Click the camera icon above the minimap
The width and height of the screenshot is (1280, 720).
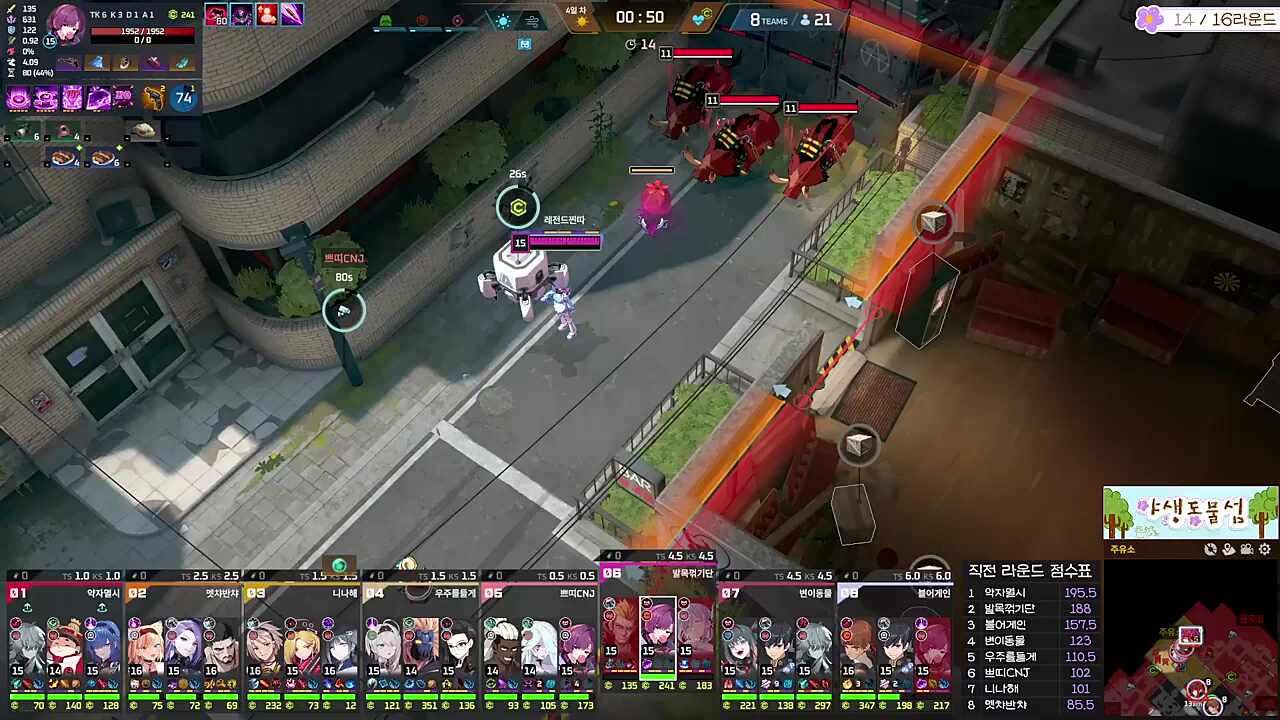(1246, 549)
